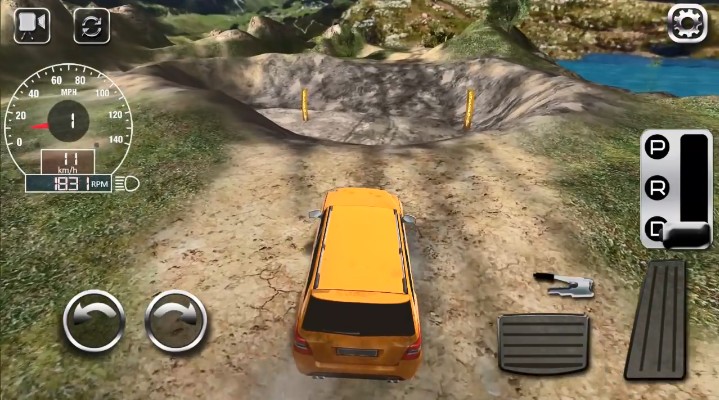This screenshot has width=719, height=400.
Task: Tap the accelerator gas pedal
Action: (655, 320)
